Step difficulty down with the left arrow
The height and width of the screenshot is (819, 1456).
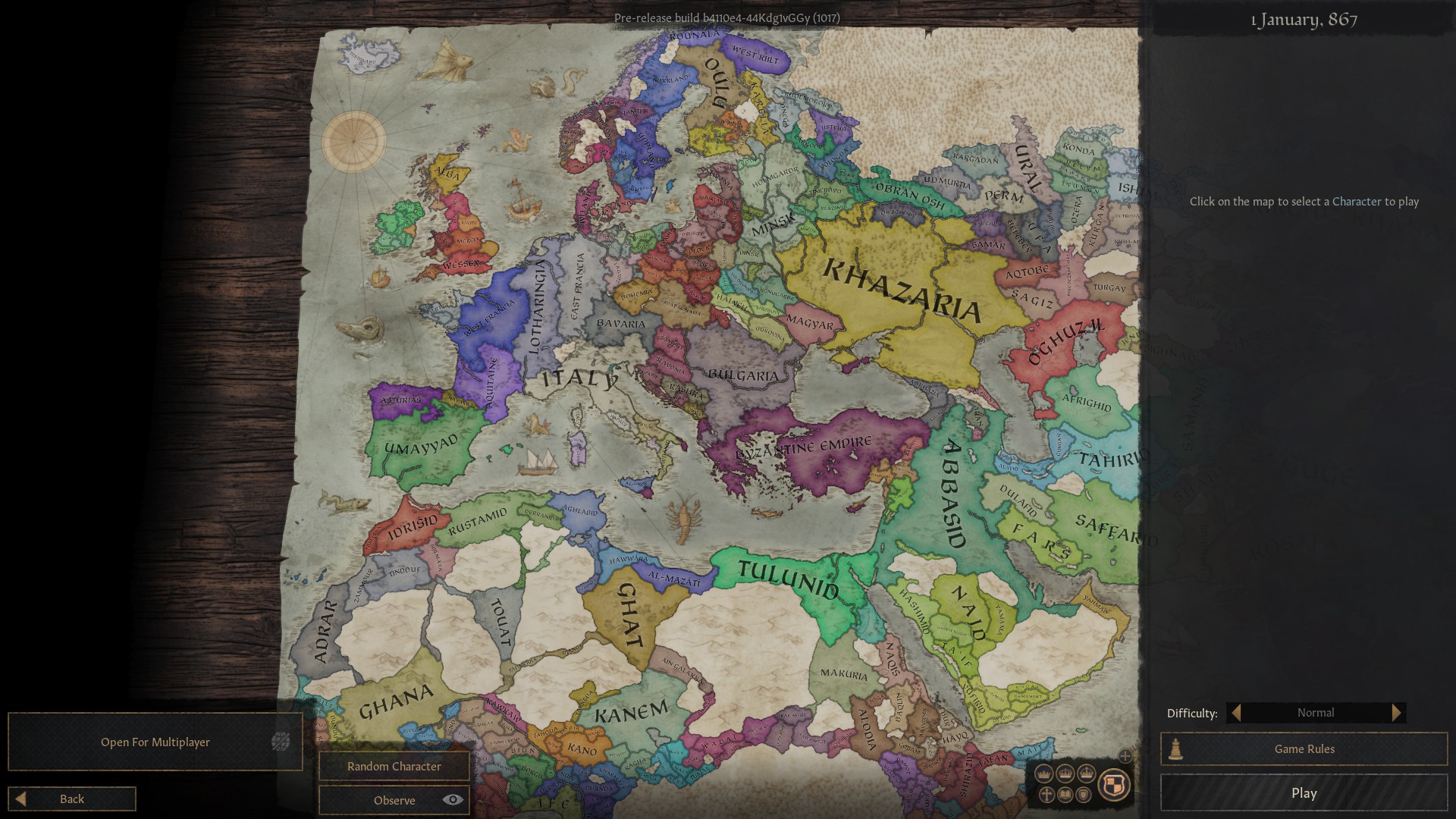(1235, 712)
